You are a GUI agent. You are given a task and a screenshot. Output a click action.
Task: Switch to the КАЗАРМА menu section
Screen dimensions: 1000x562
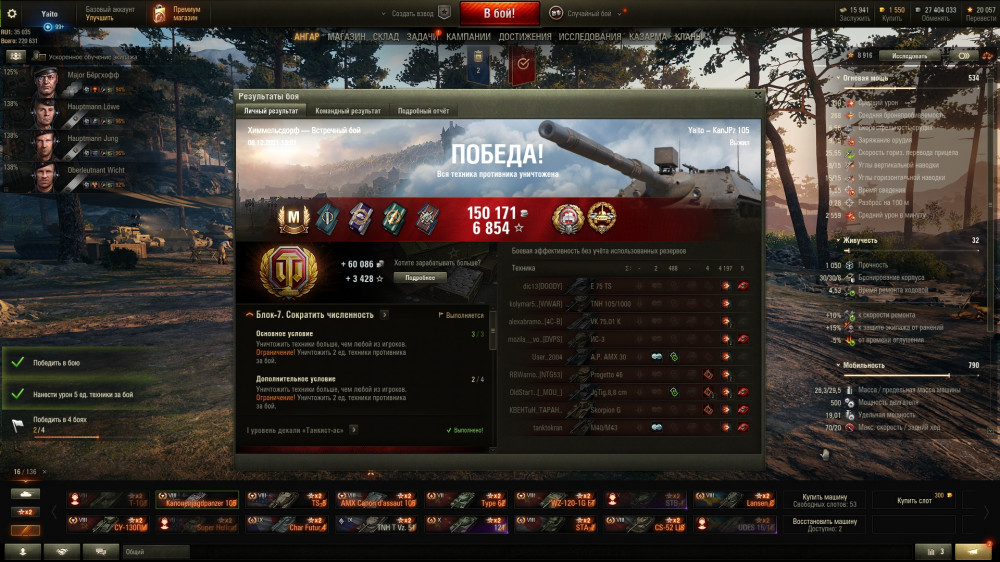coord(648,37)
